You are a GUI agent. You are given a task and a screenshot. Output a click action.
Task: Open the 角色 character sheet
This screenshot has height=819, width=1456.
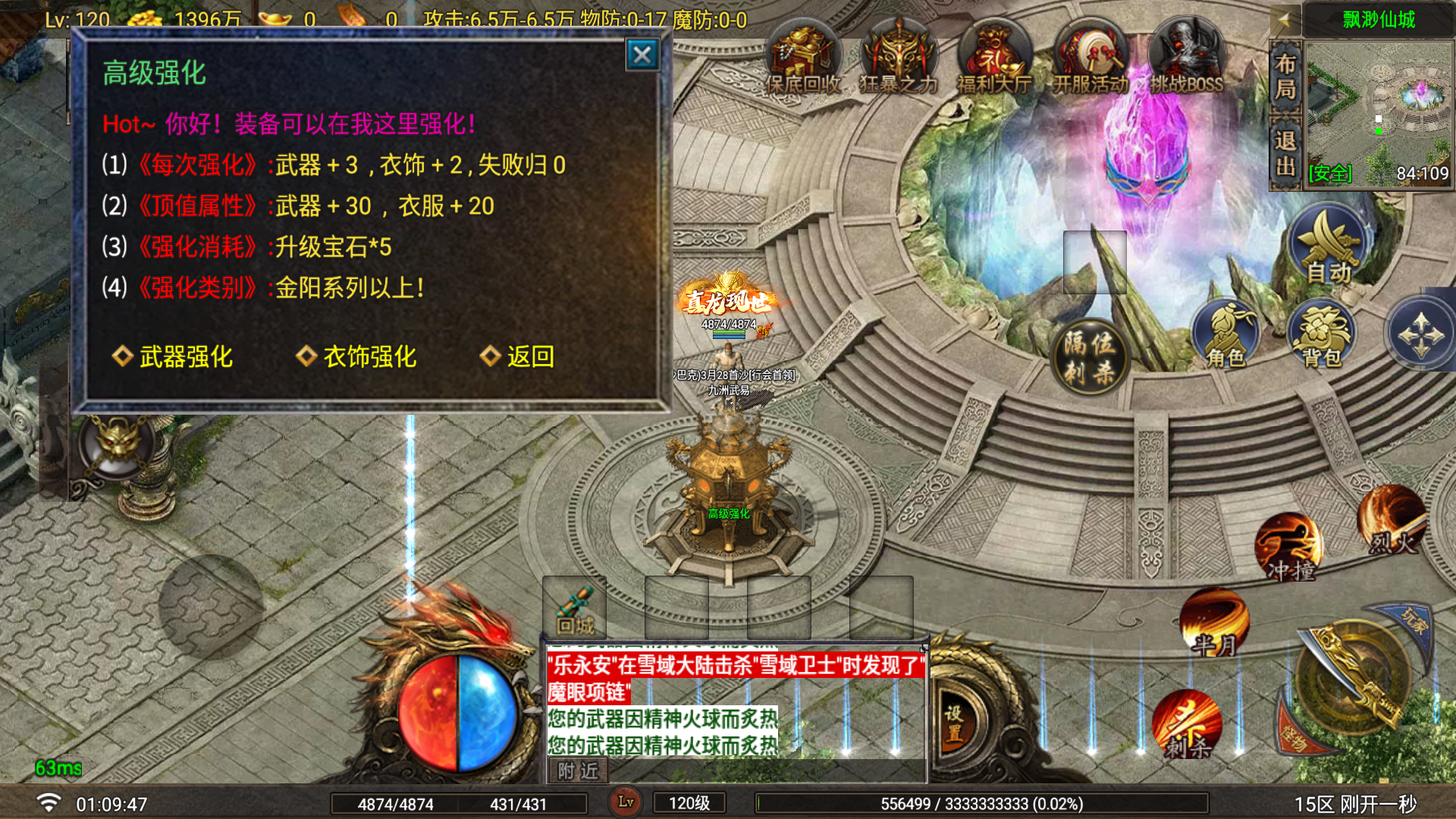[x=1226, y=335]
